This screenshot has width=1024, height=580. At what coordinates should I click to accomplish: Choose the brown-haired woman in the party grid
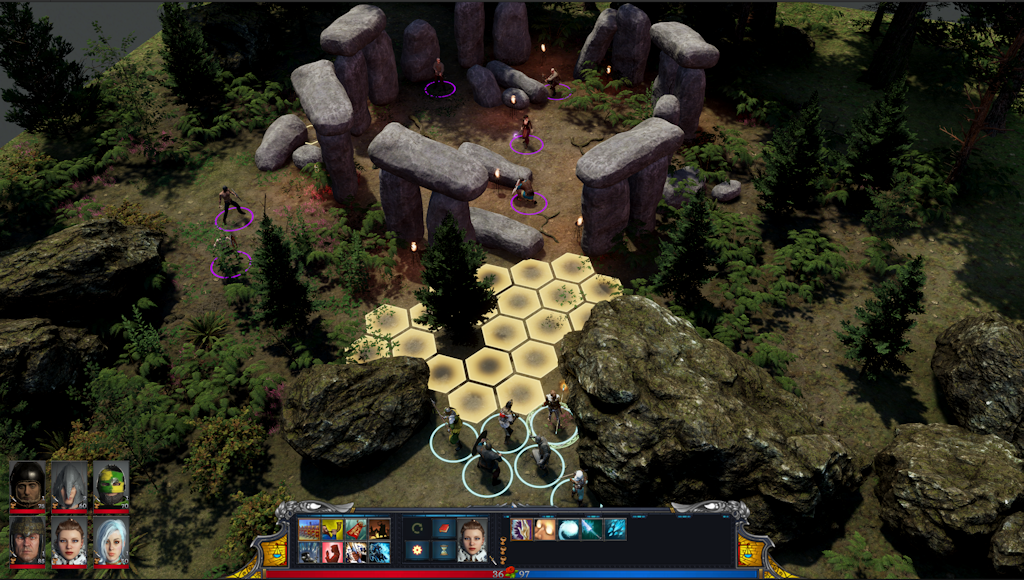(x=70, y=540)
